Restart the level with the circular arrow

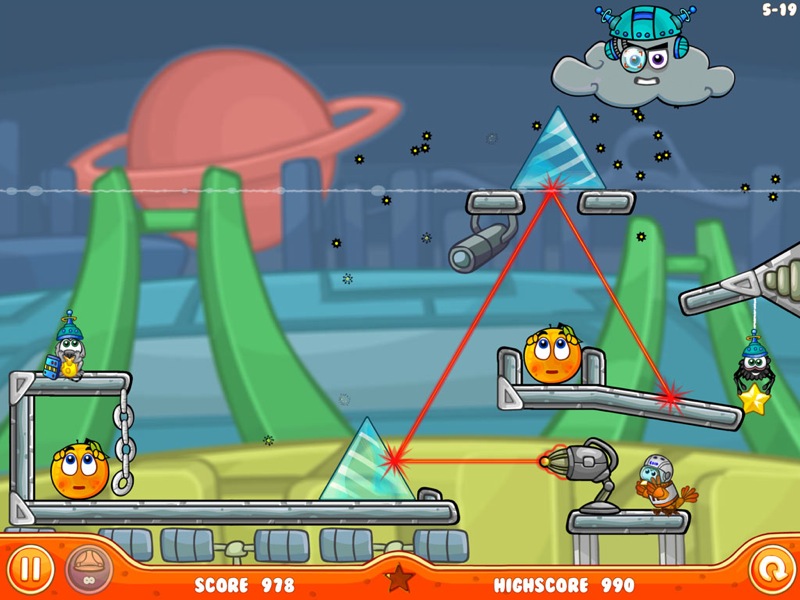[x=769, y=570]
